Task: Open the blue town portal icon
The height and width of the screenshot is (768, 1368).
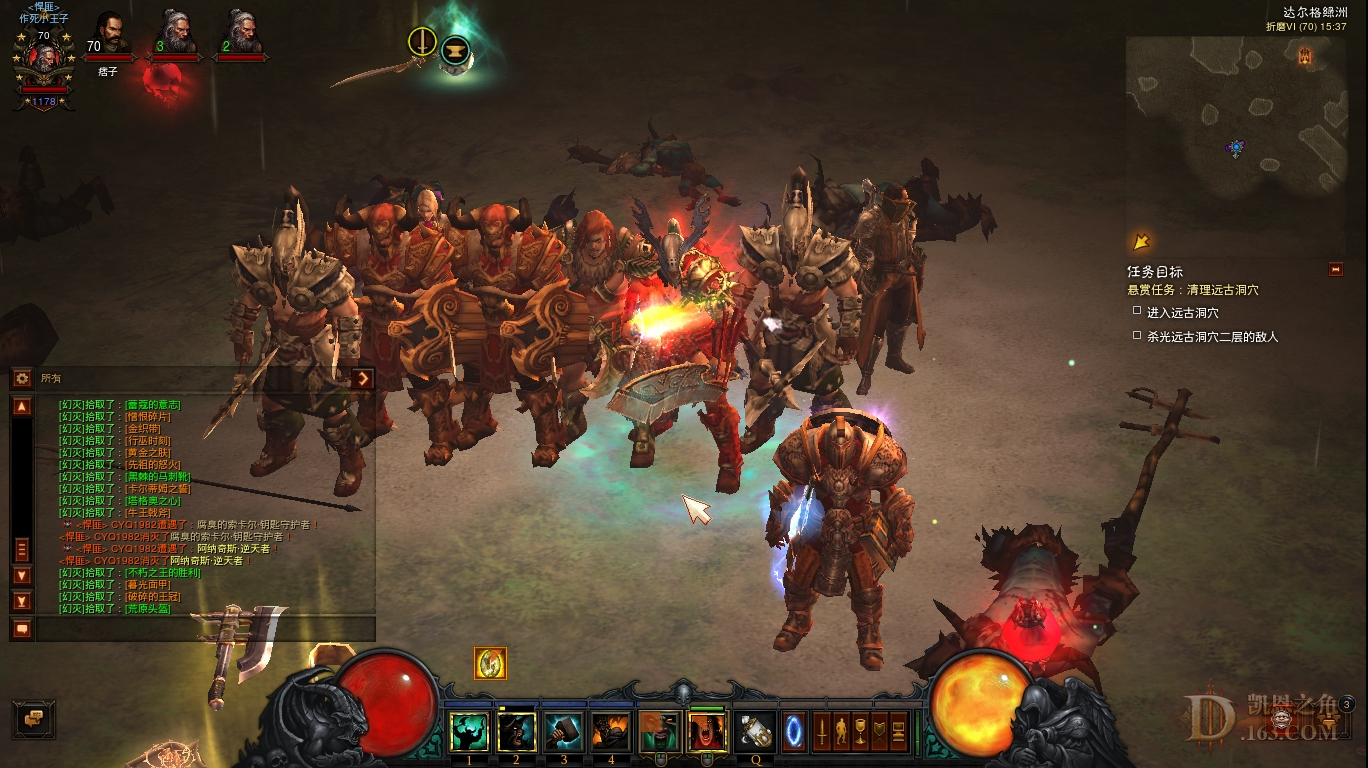Action: point(794,732)
